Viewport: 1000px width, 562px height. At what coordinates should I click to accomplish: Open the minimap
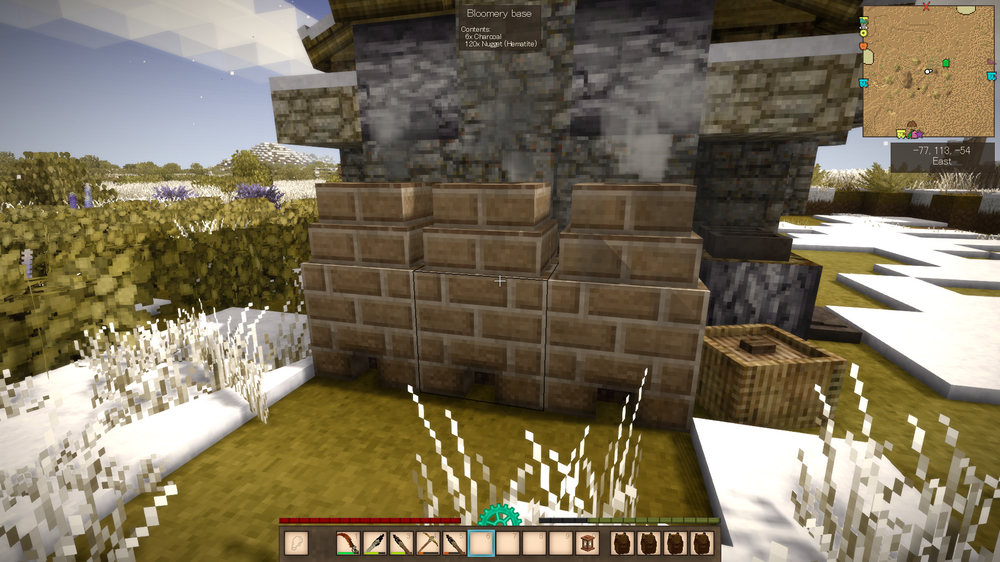click(x=928, y=72)
